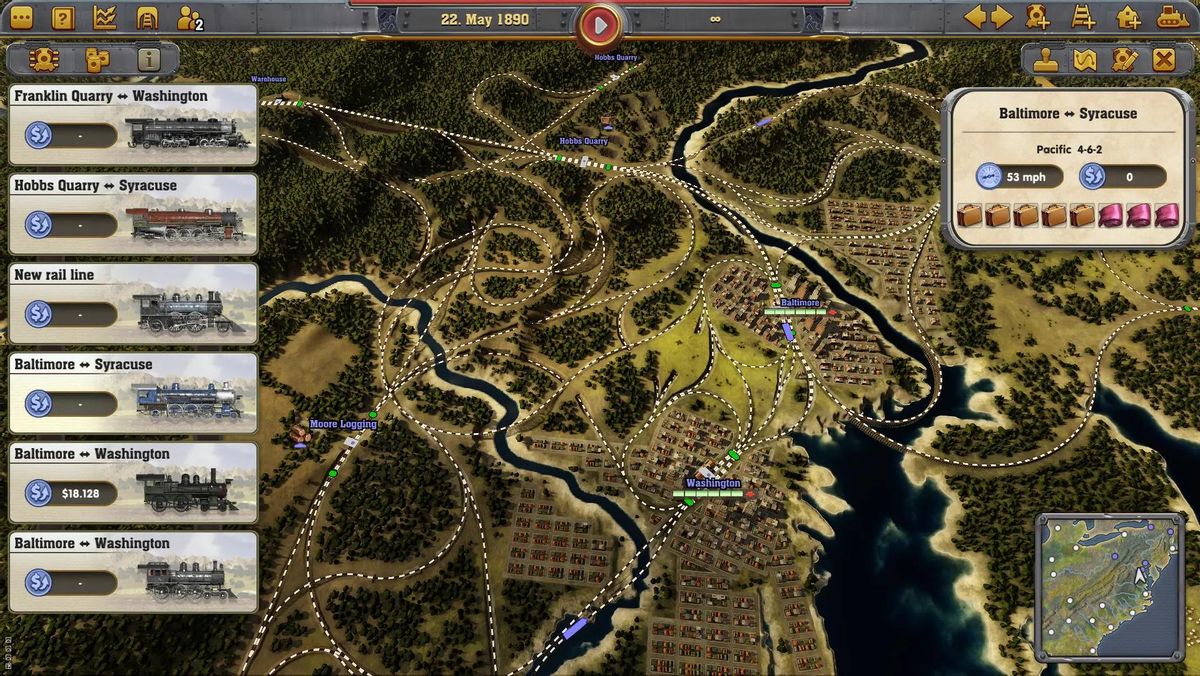Open the three-dots main menu button
Viewport: 1200px width, 676px height.
coord(20,18)
